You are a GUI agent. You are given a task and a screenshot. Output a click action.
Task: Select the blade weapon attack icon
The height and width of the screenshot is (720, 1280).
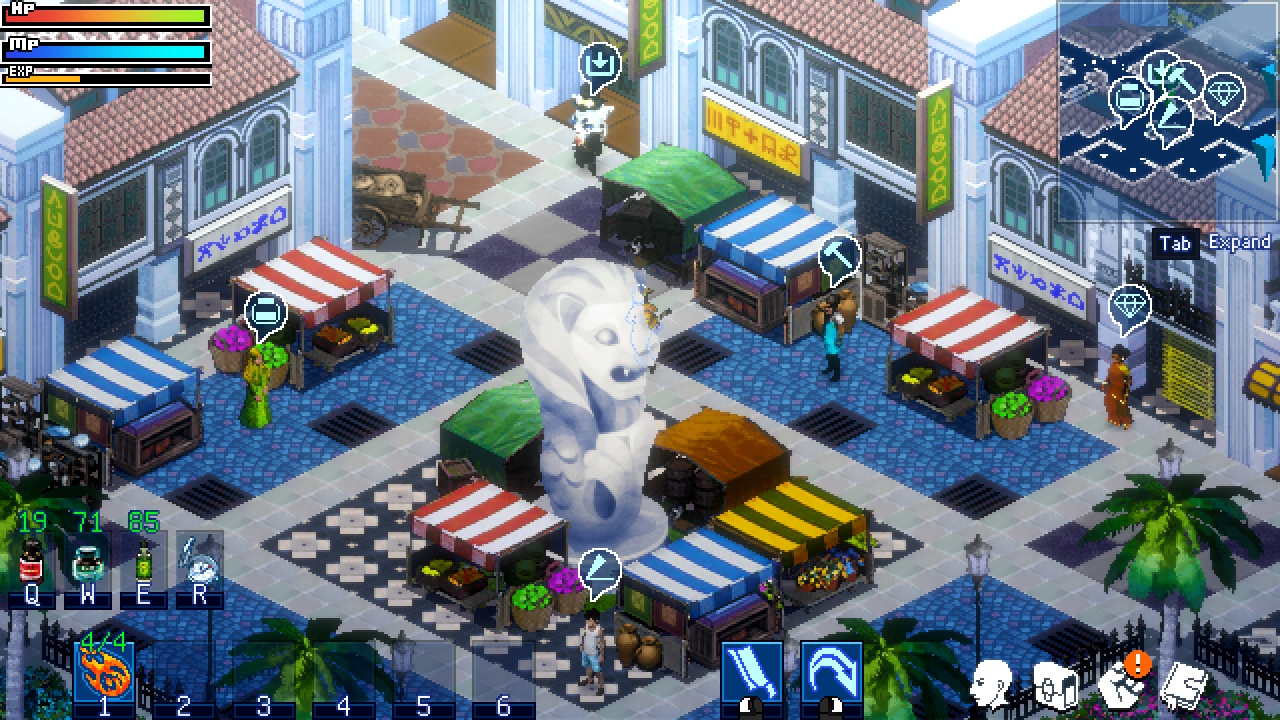[x=751, y=672]
